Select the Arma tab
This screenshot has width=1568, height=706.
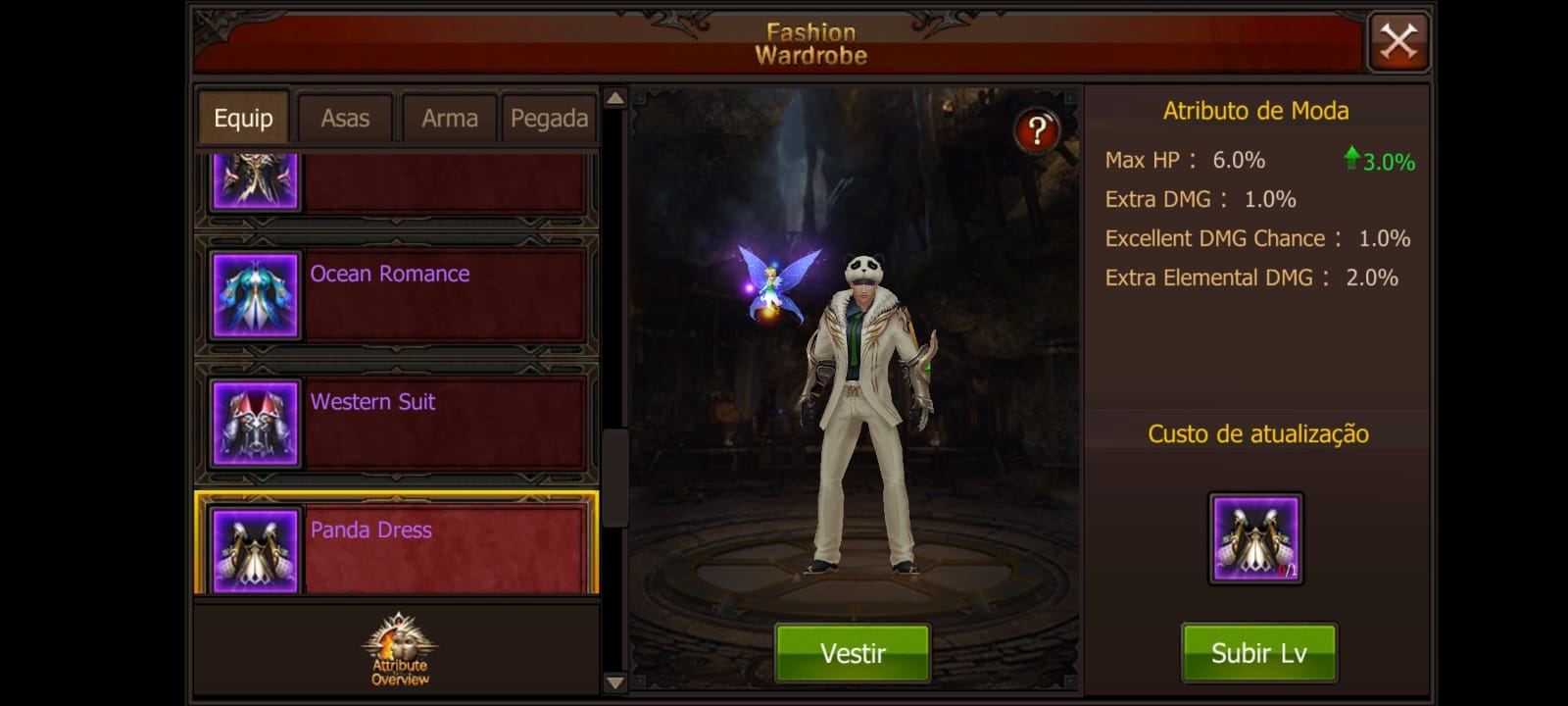pyautogui.click(x=449, y=119)
